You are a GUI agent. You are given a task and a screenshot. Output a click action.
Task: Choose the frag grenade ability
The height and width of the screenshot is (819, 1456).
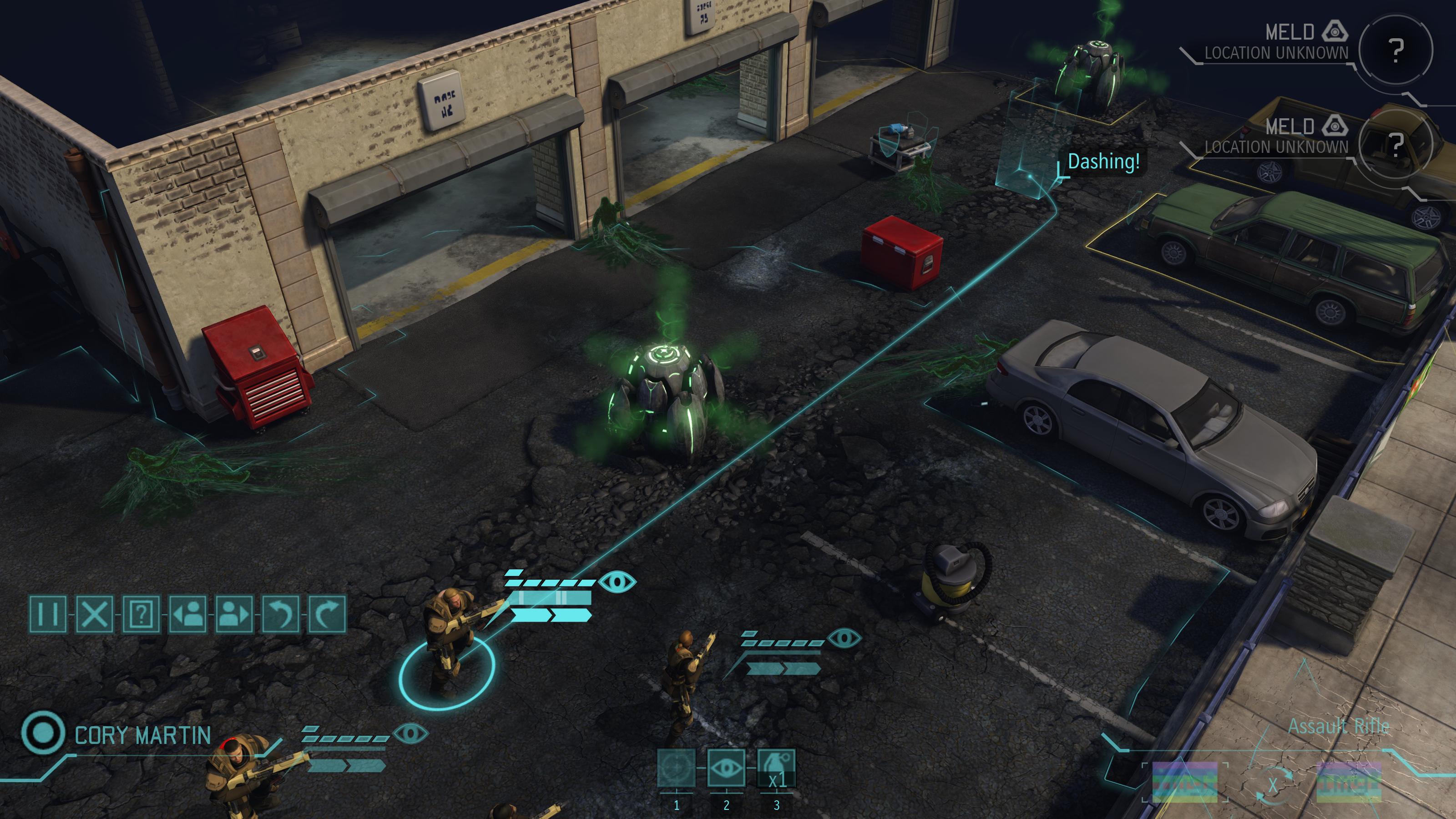coord(776,768)
